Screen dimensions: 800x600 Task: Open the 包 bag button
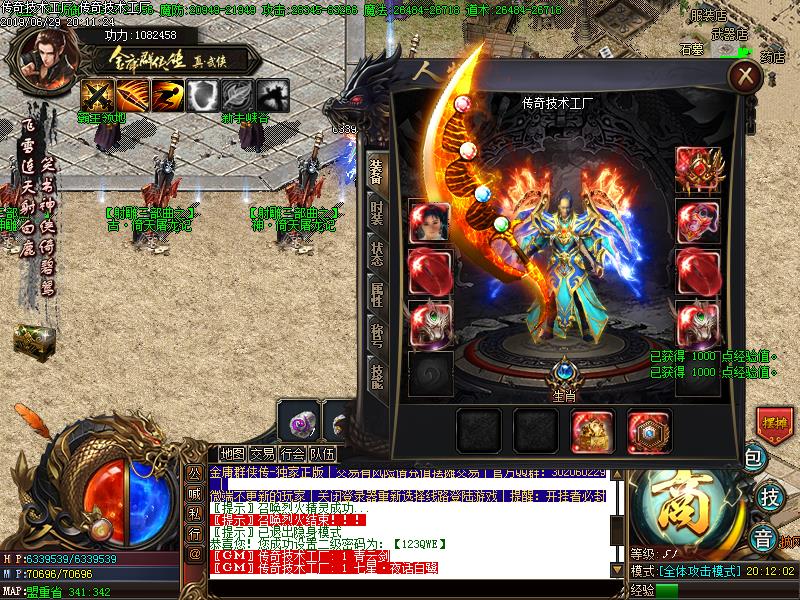point(755,458)
